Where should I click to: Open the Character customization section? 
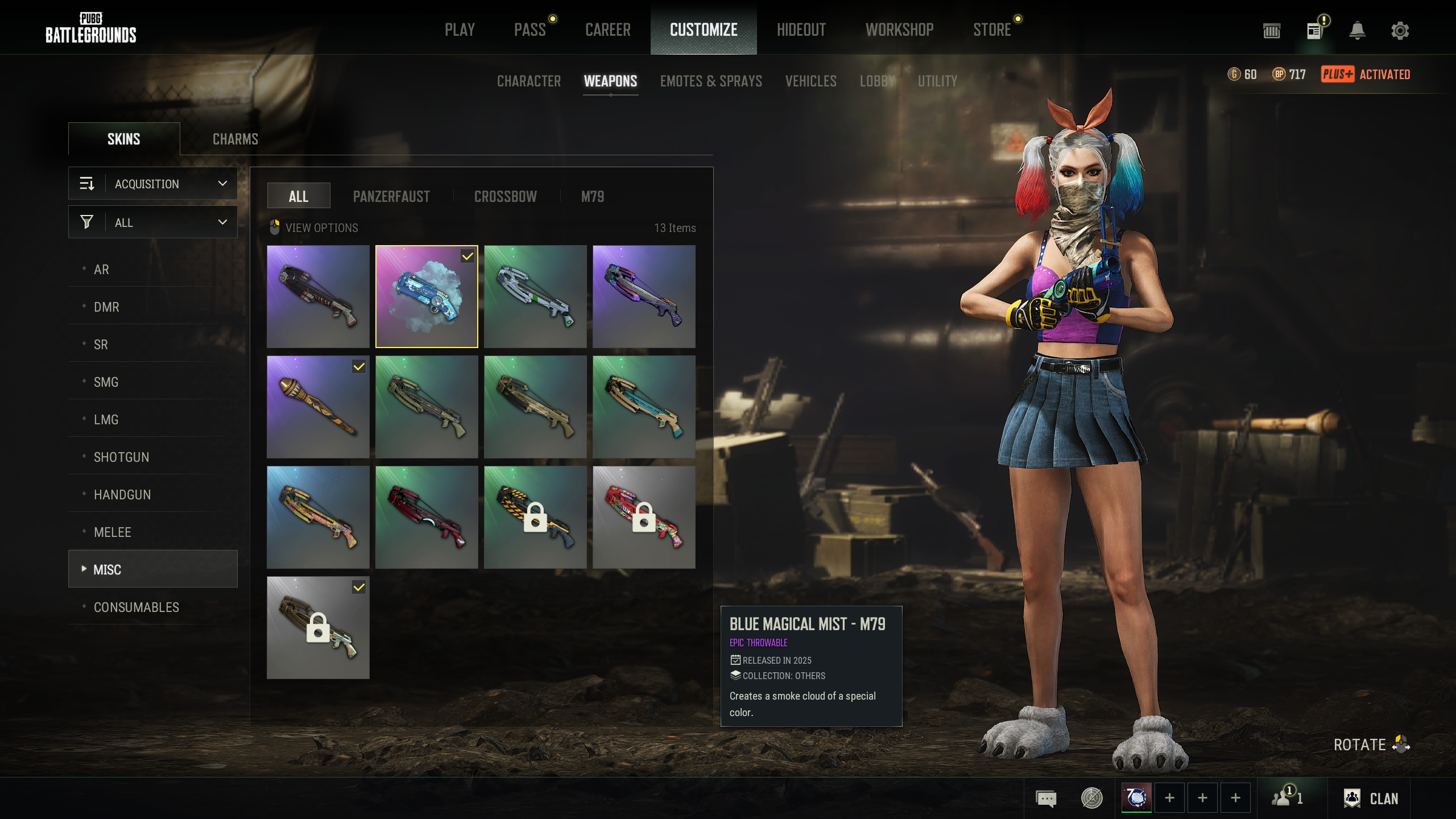(x=529, y=81)
